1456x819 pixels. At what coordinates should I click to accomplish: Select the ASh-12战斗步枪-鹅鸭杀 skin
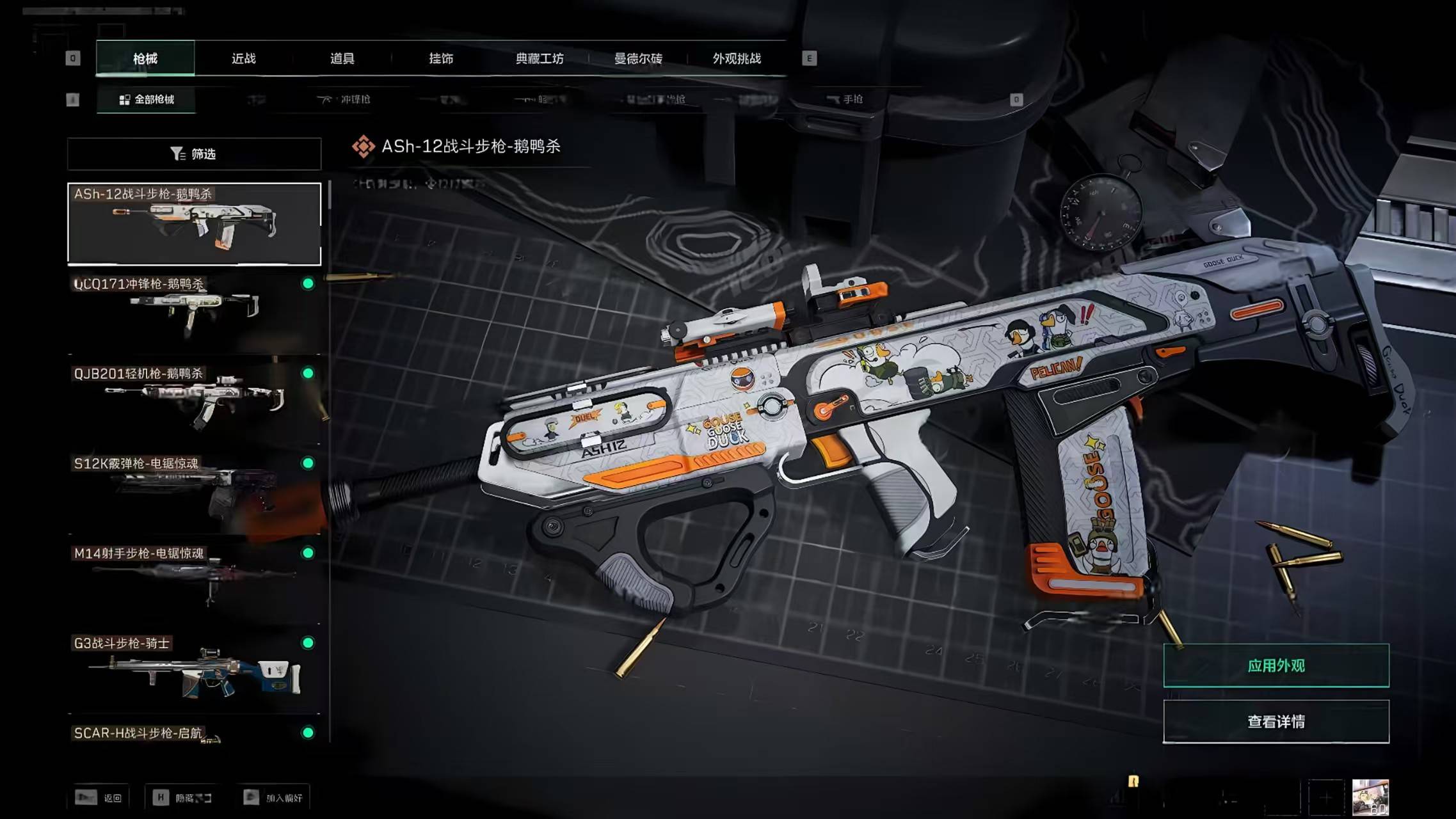pyautogui.click(x=194, y=224)
